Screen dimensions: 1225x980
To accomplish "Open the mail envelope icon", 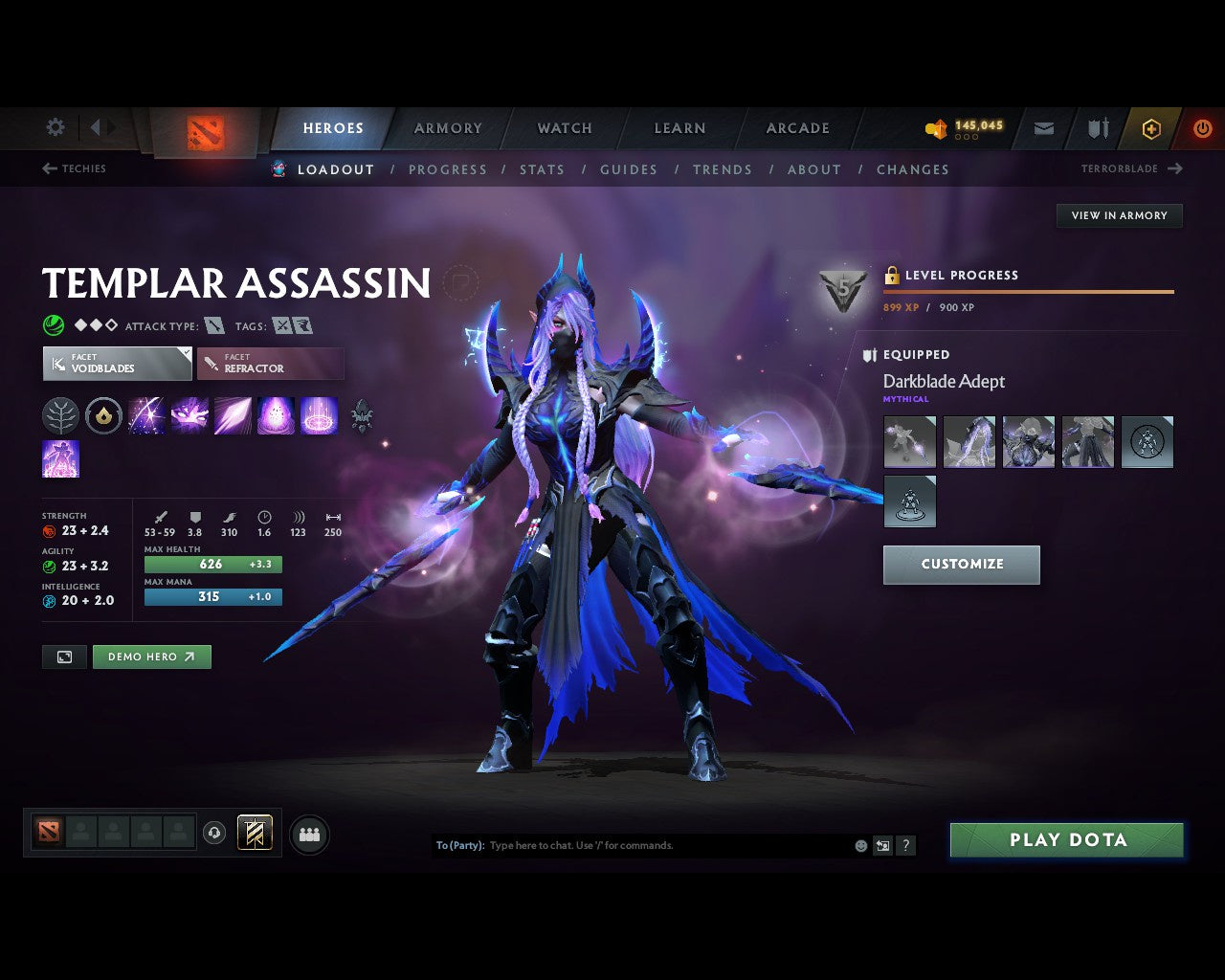I will tap(1043, 127).
